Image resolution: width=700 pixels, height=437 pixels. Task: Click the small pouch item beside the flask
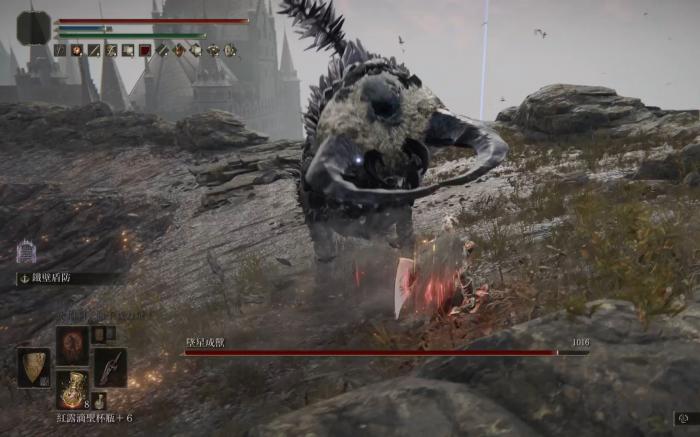(x=100, y=402)
